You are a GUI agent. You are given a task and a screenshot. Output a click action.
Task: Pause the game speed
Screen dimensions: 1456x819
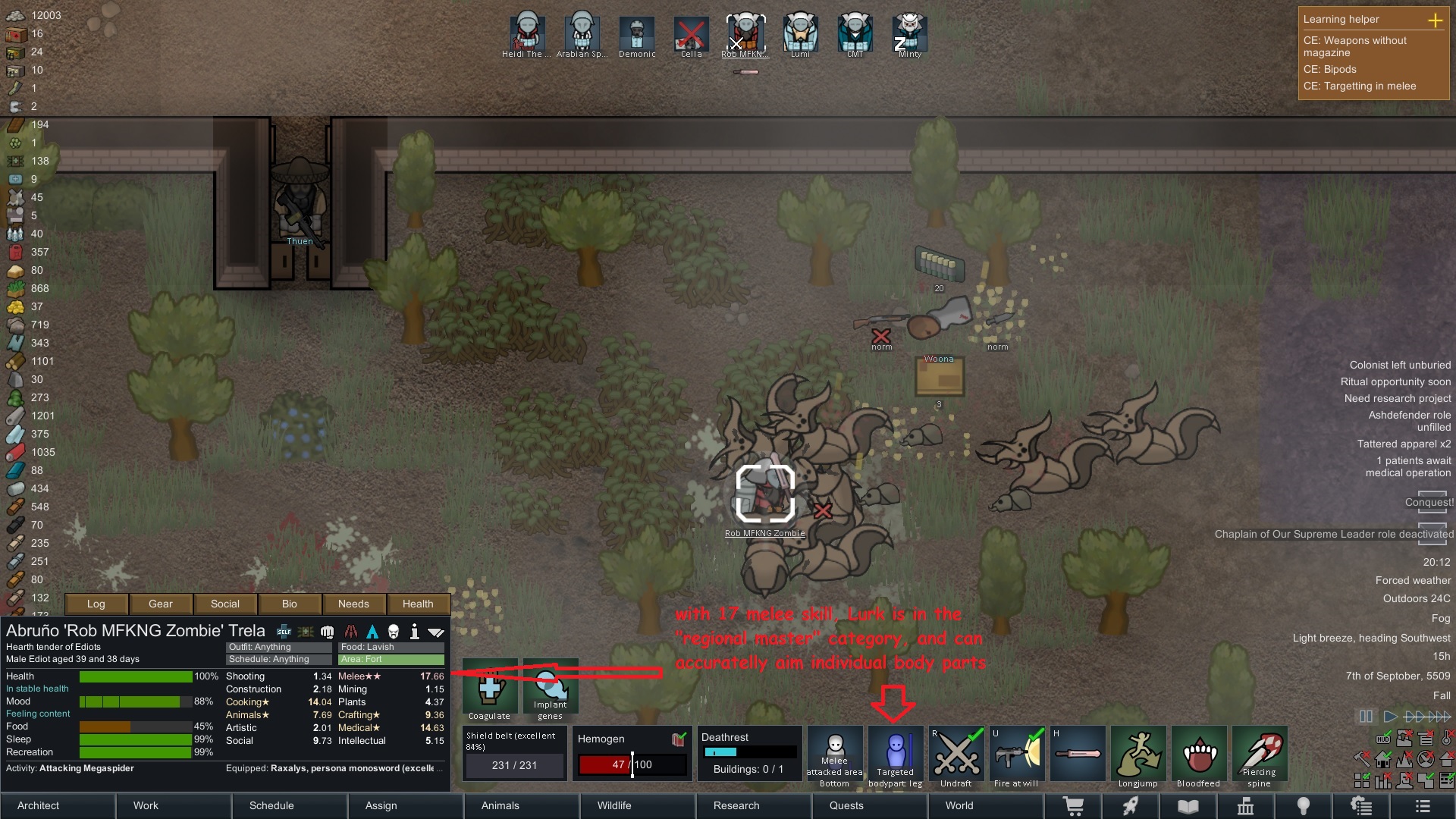click(1366, 716)
